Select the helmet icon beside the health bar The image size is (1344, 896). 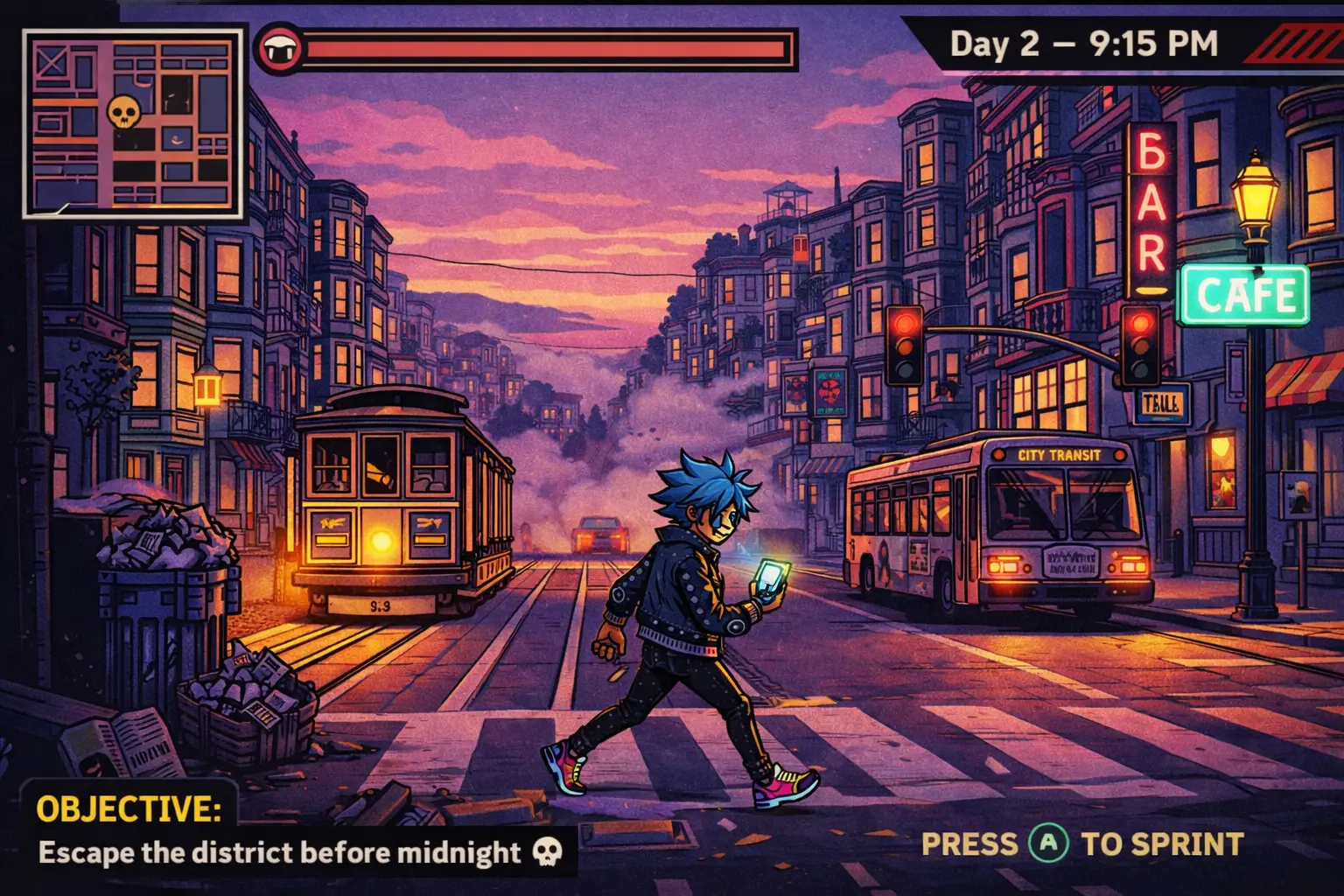278,50
